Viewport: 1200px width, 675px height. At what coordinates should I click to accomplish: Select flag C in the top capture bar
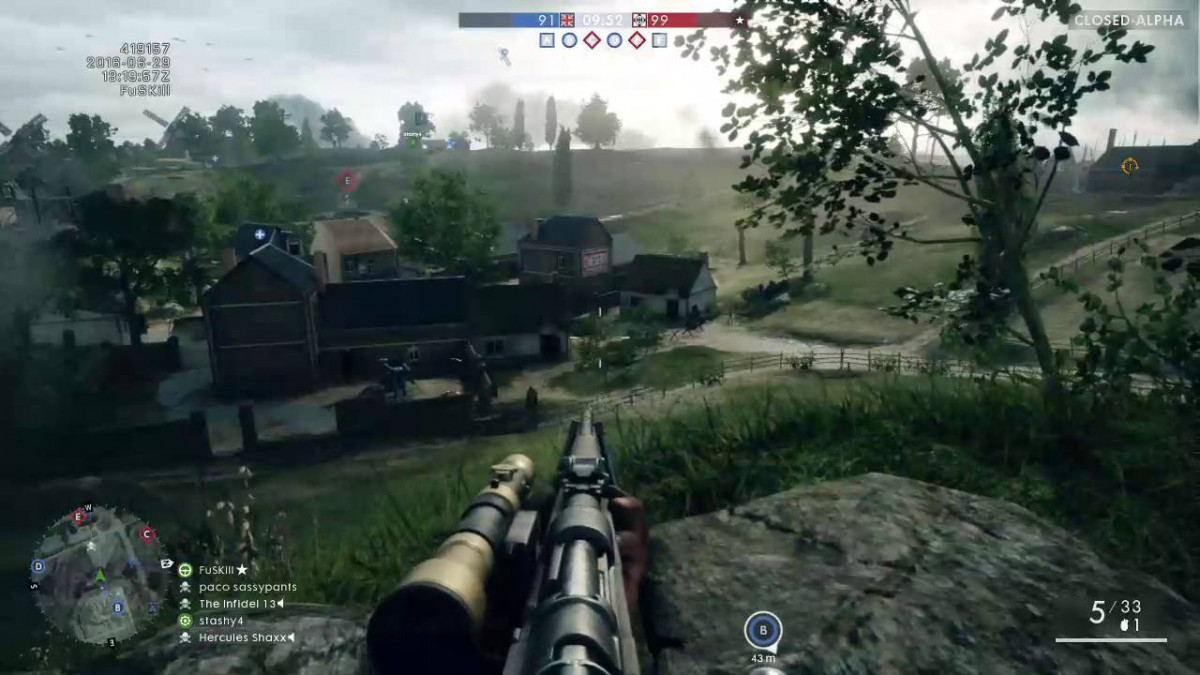click(x=592, y=40)
